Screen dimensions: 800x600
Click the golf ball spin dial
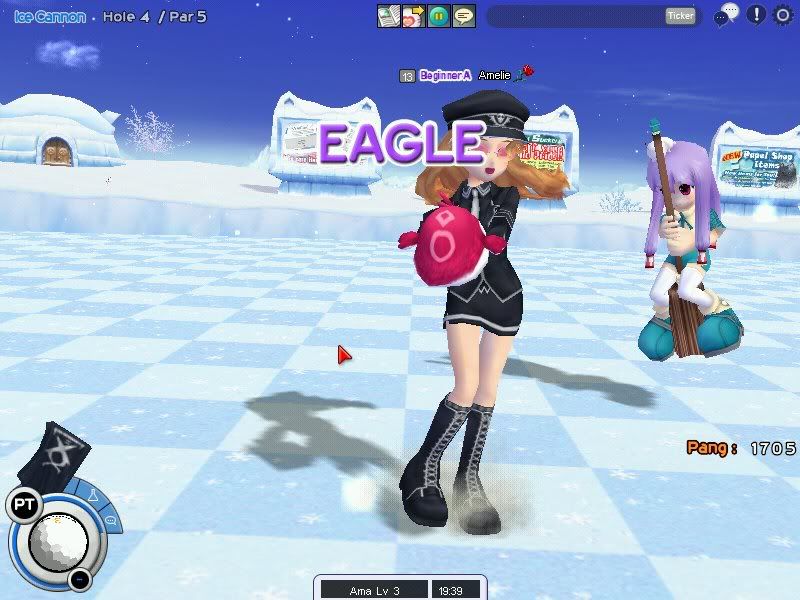pyautogui.click(x=58, y=539)
